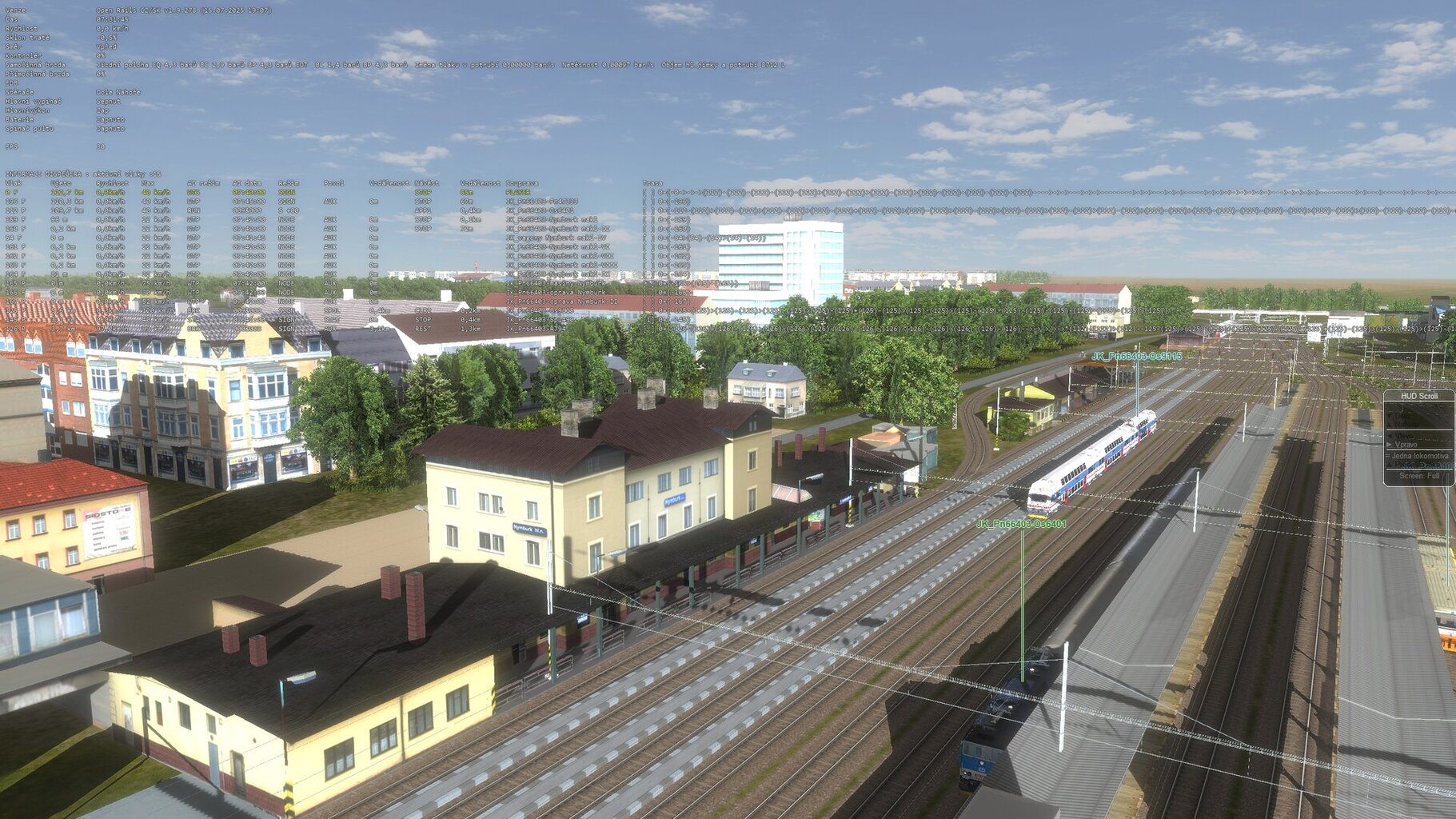Screen dimensions: 1456x819
Task: Click the Screen: Full button
Action: click(x=1419, y=476)
